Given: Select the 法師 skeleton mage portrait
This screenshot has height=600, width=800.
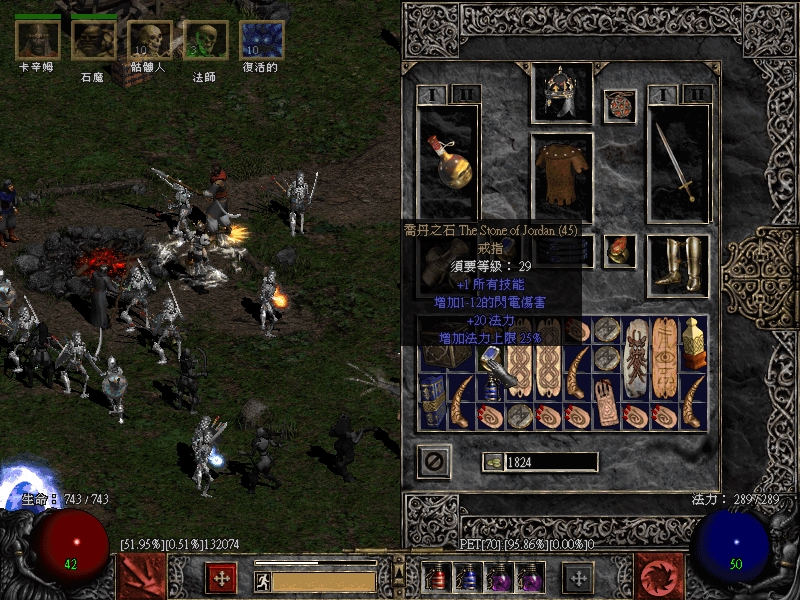Looking at the screenshot, I should click(x=206, y=40).
